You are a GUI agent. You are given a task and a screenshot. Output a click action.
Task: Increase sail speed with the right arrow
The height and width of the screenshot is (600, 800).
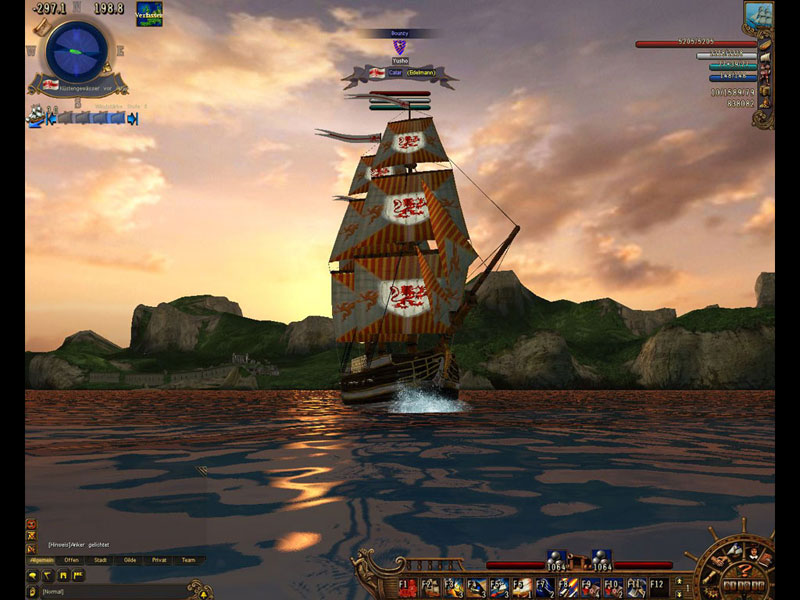(x=132, y=118)
